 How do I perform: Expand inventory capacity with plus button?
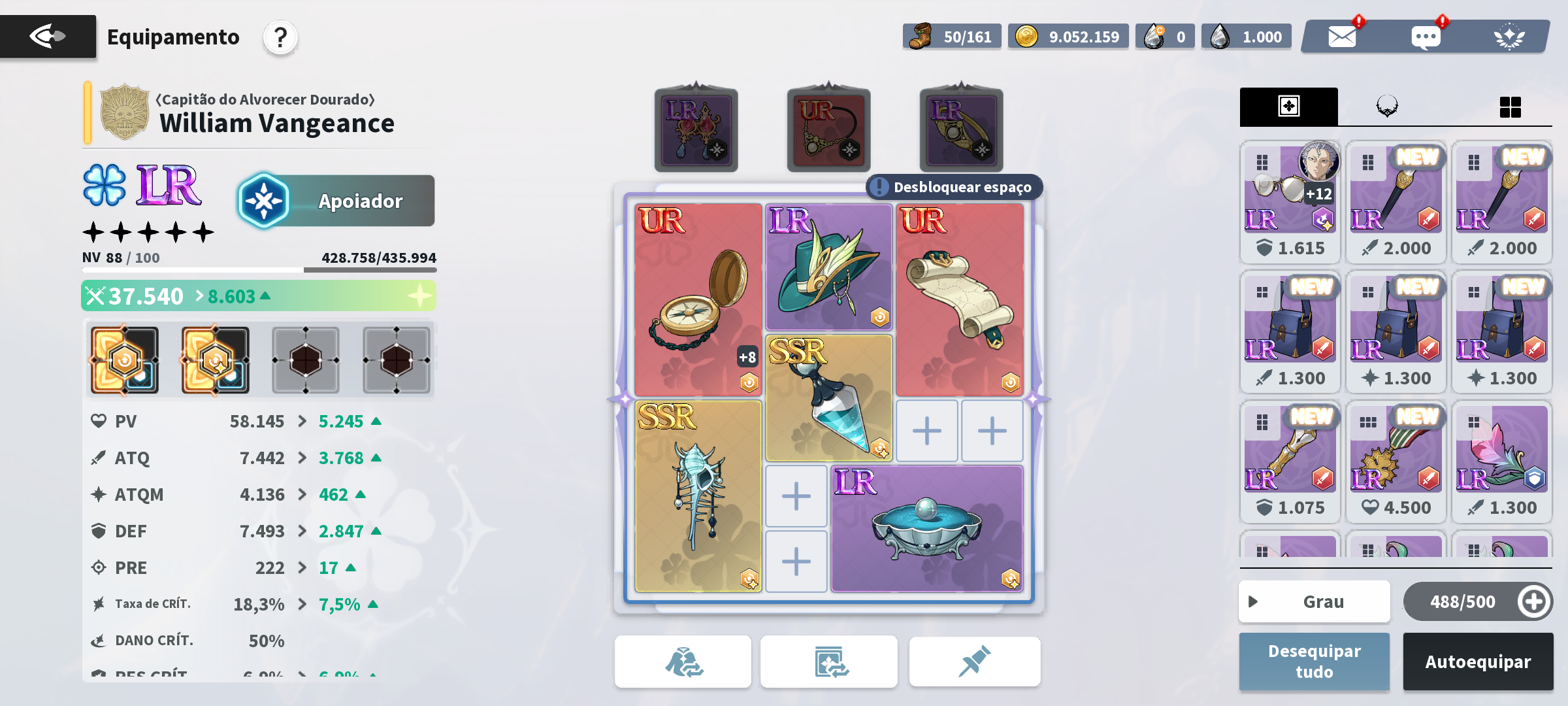1533,601
